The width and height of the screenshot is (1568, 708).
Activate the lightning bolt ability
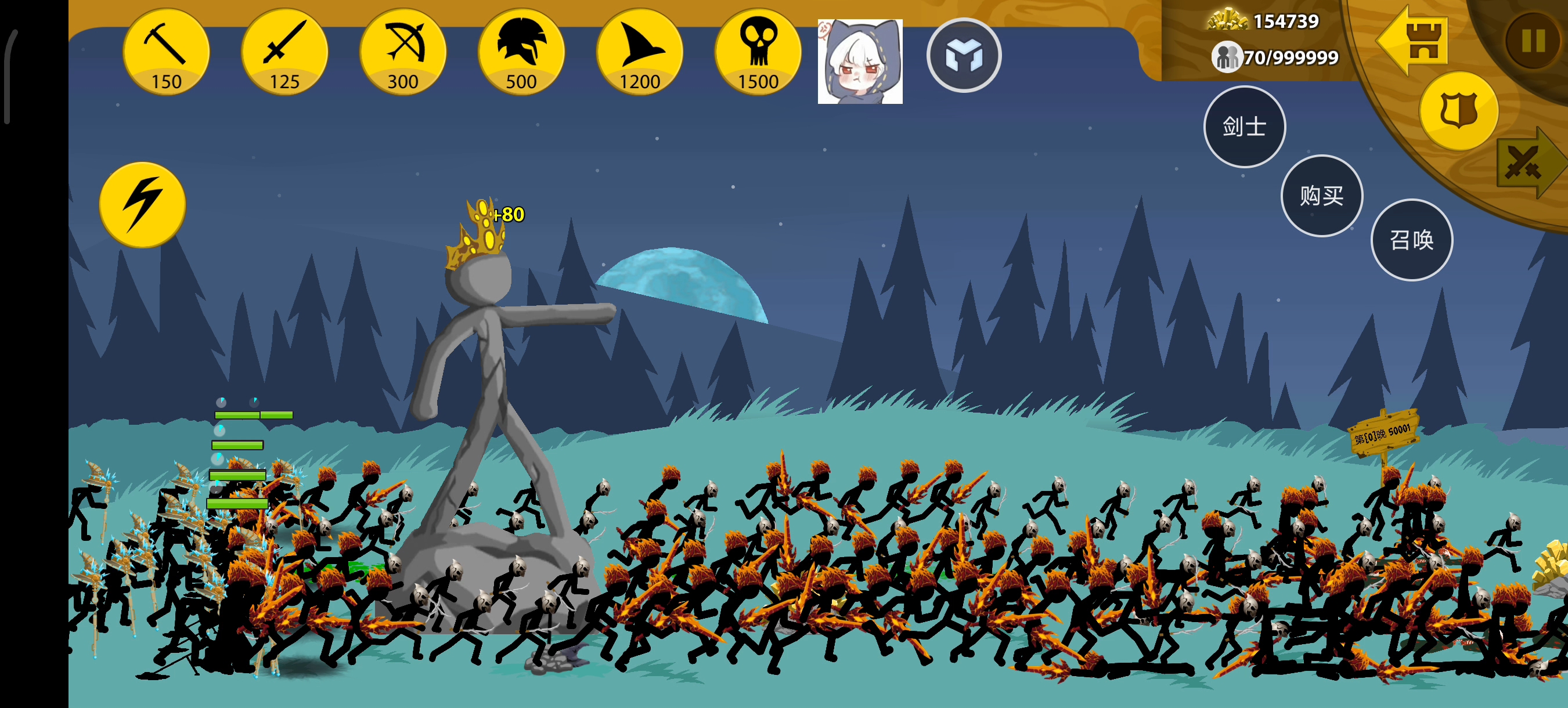(x=142, y=204)
